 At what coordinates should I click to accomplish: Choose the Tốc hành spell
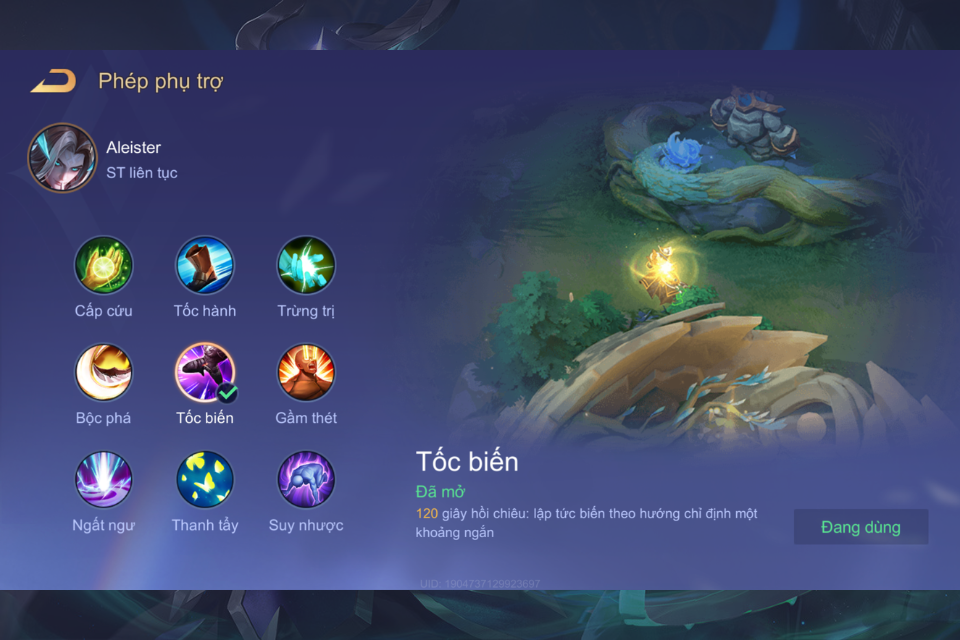(205, 266)
